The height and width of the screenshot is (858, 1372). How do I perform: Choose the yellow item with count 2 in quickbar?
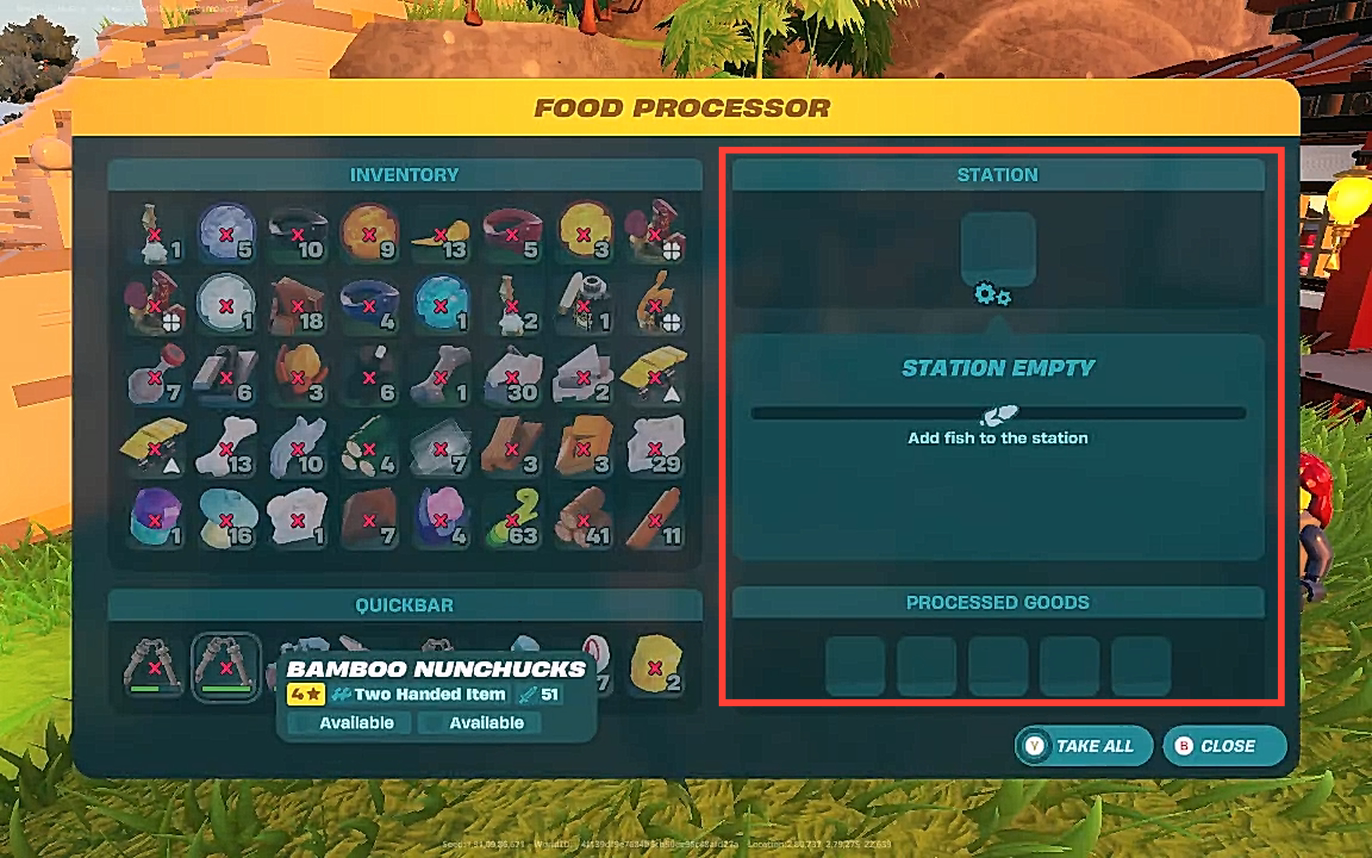click(x=656, y=666)
